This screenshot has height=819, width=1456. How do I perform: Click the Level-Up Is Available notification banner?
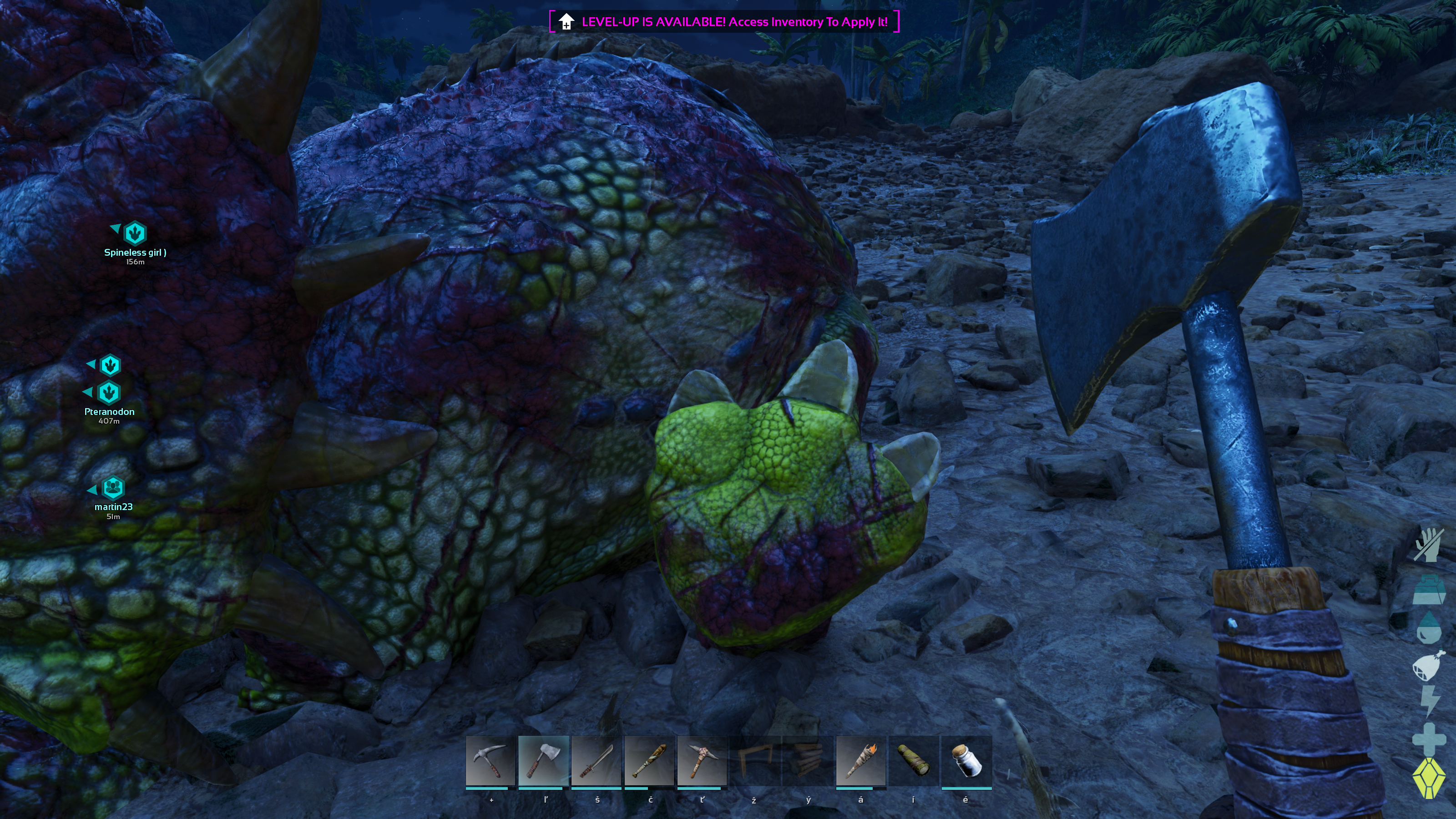click(724, 22)
